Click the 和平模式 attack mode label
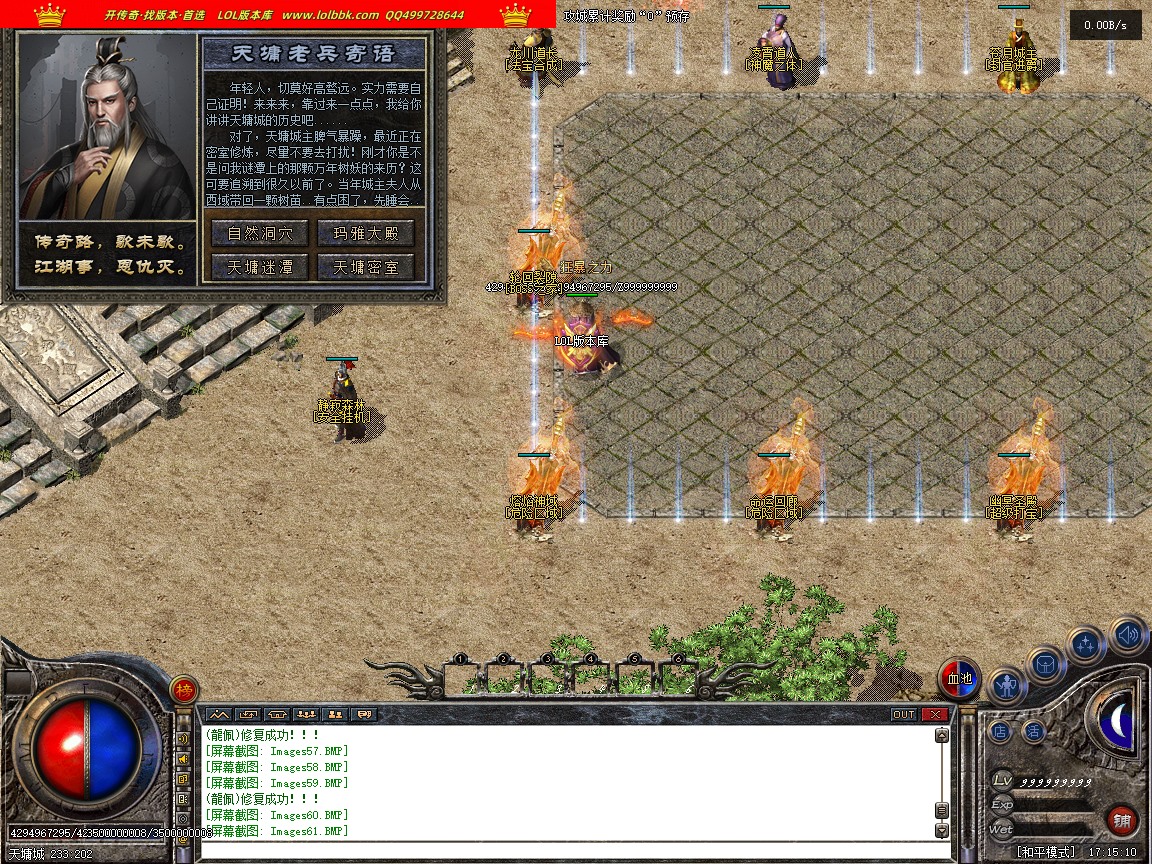 [1046, 852]
